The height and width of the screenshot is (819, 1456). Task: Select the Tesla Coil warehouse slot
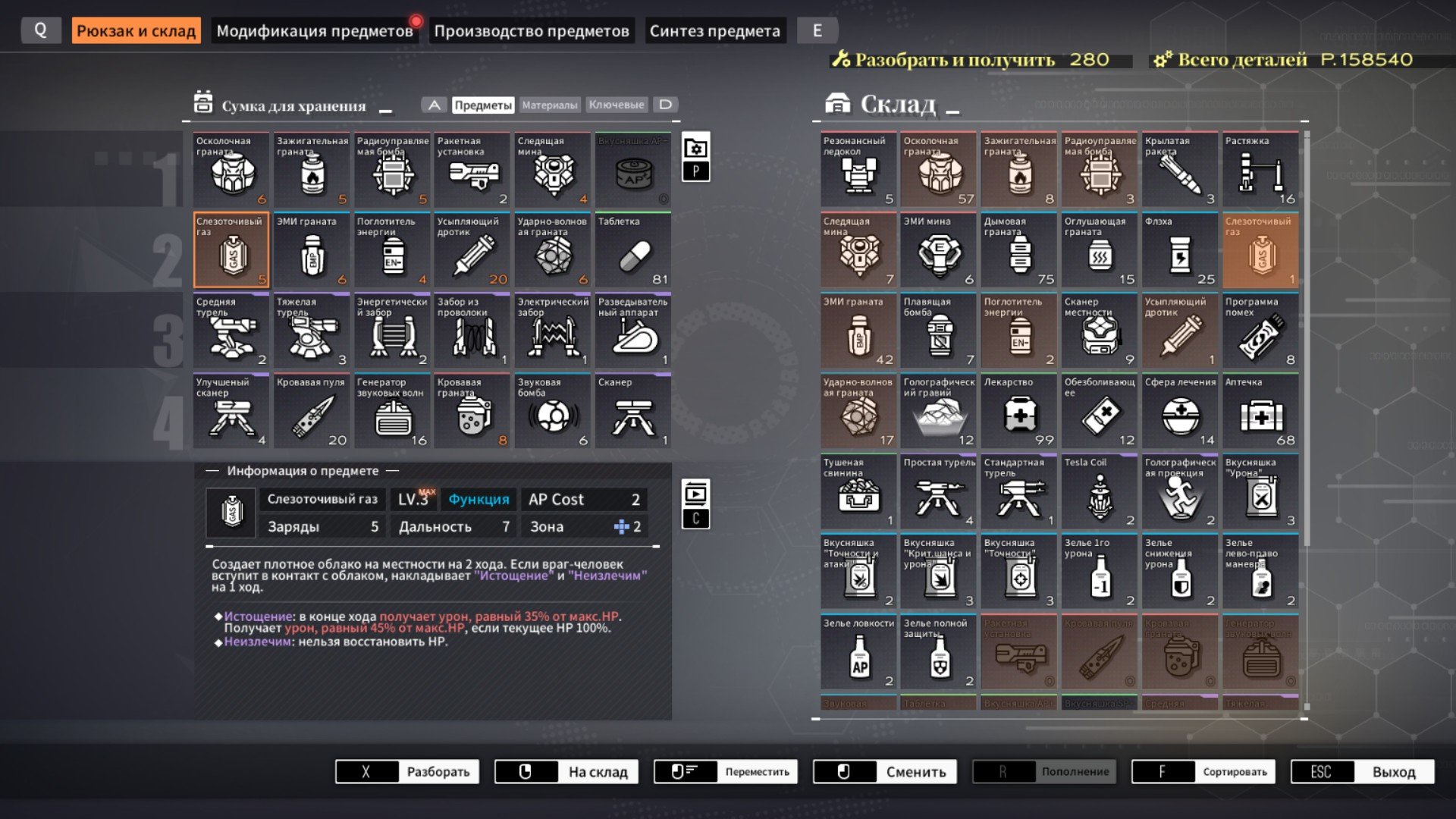1100,492
